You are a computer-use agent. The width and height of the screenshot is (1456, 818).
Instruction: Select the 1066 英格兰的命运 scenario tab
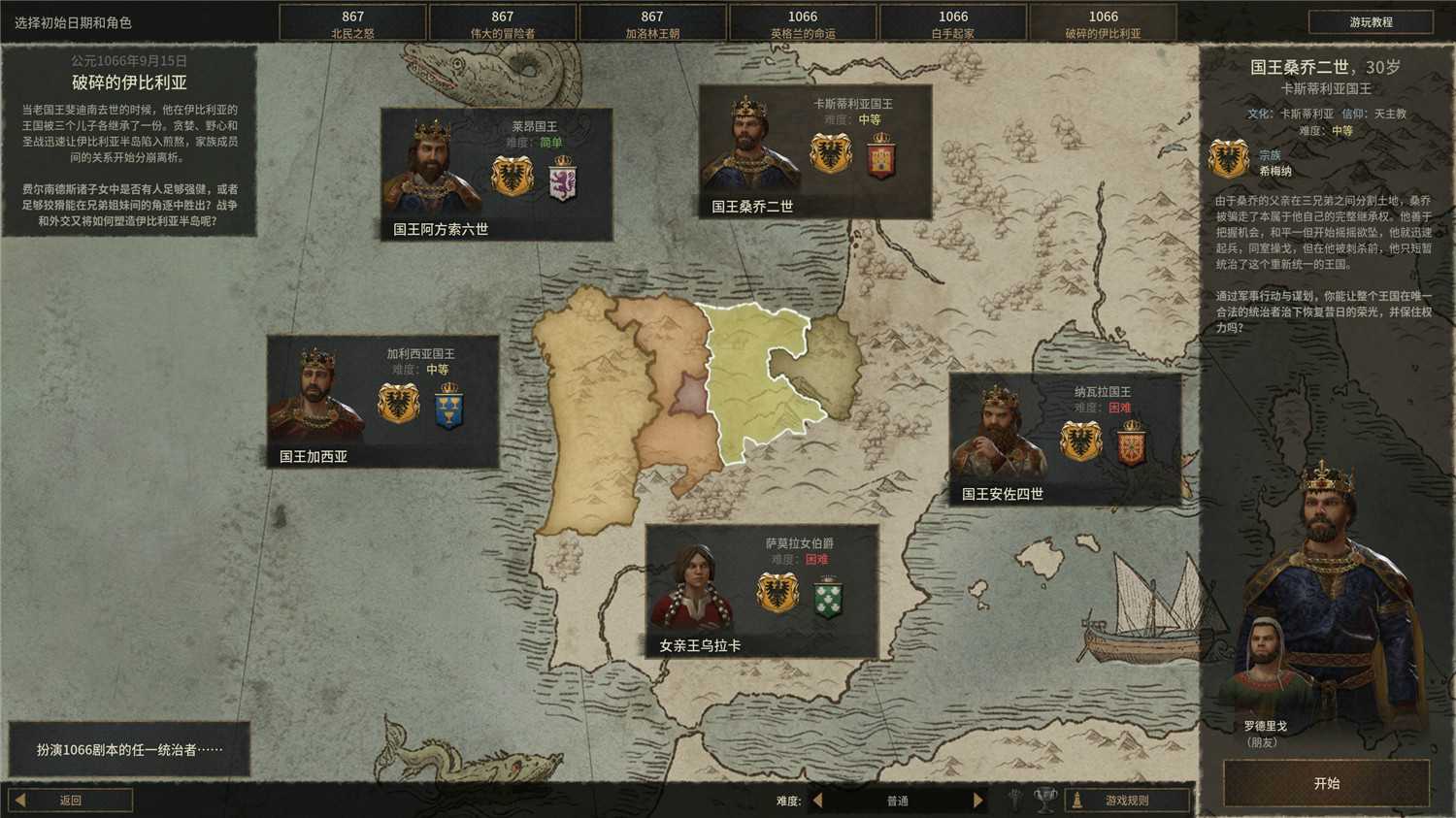802,21
